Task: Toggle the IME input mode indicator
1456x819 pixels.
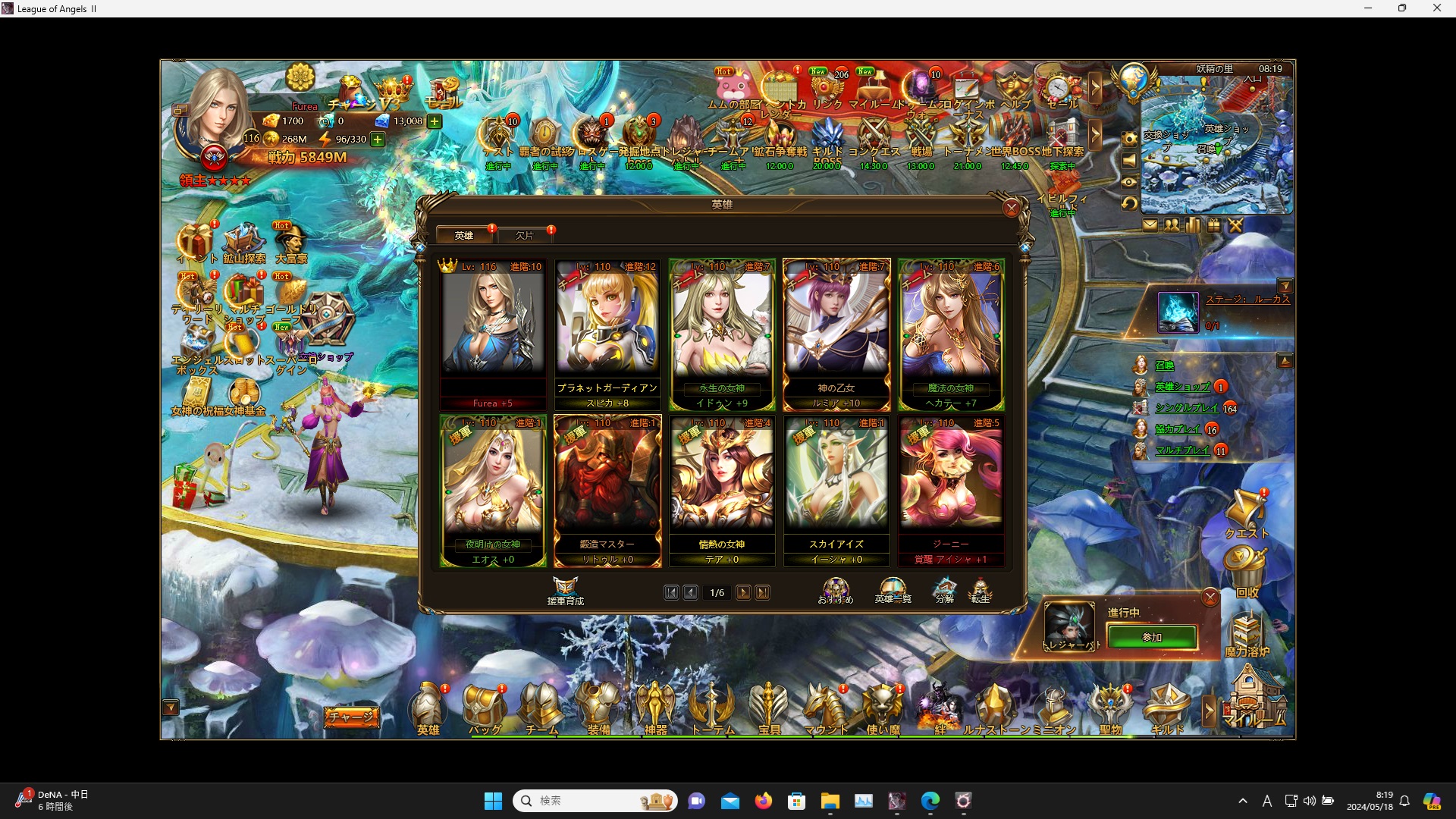Action: (x=1266, y=801)
